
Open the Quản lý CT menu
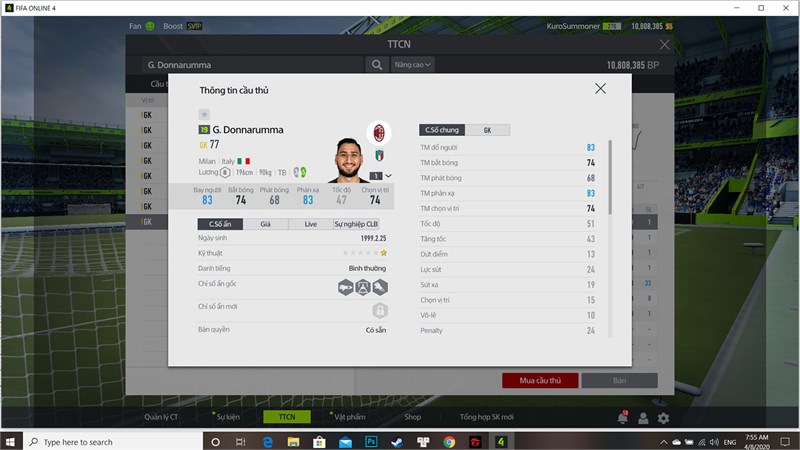point(160,417)
